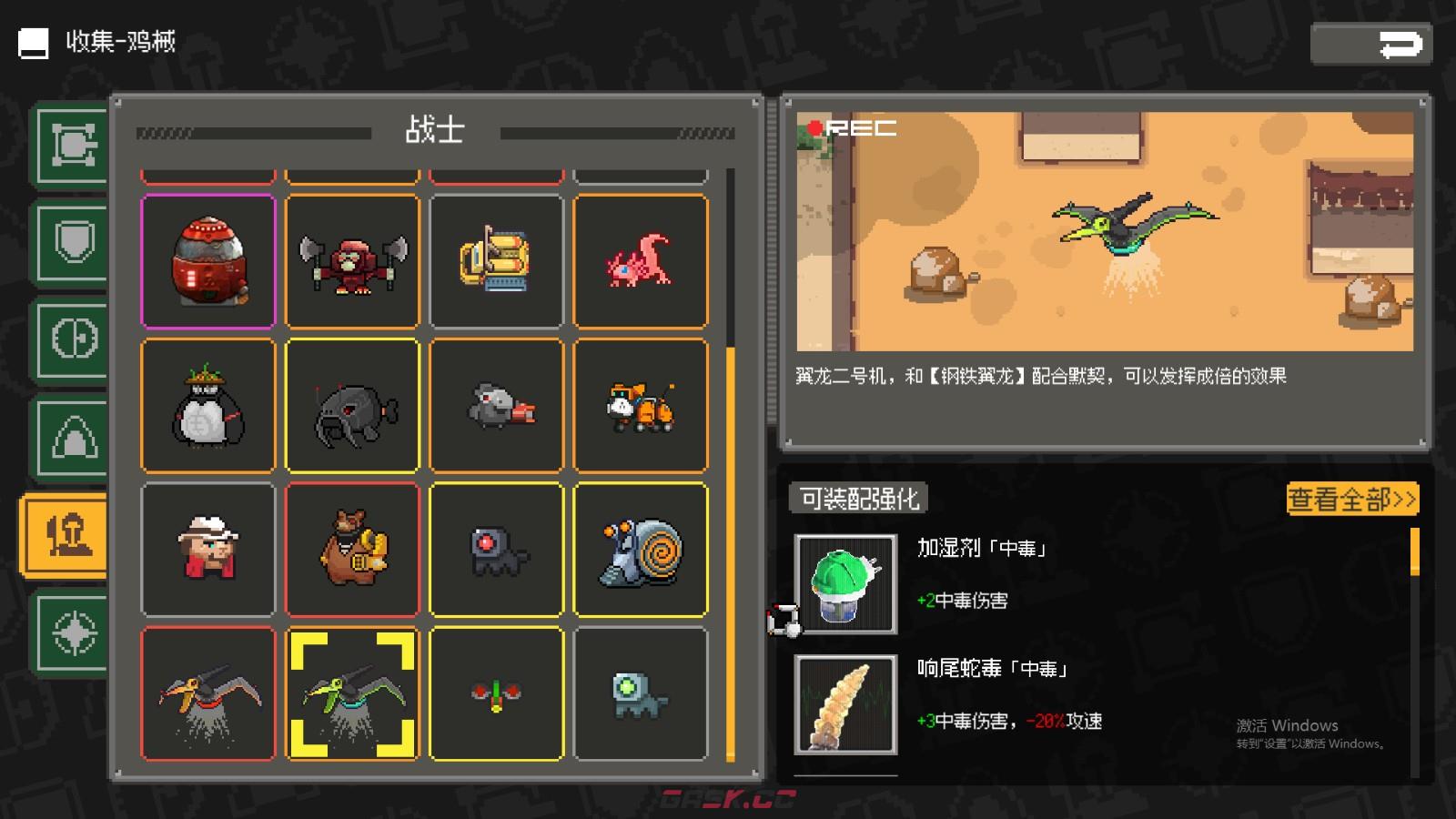Viewport: 1456px width, 819px height.
Task: Select the axe-wielding ape mech
Action: (352, 261)
